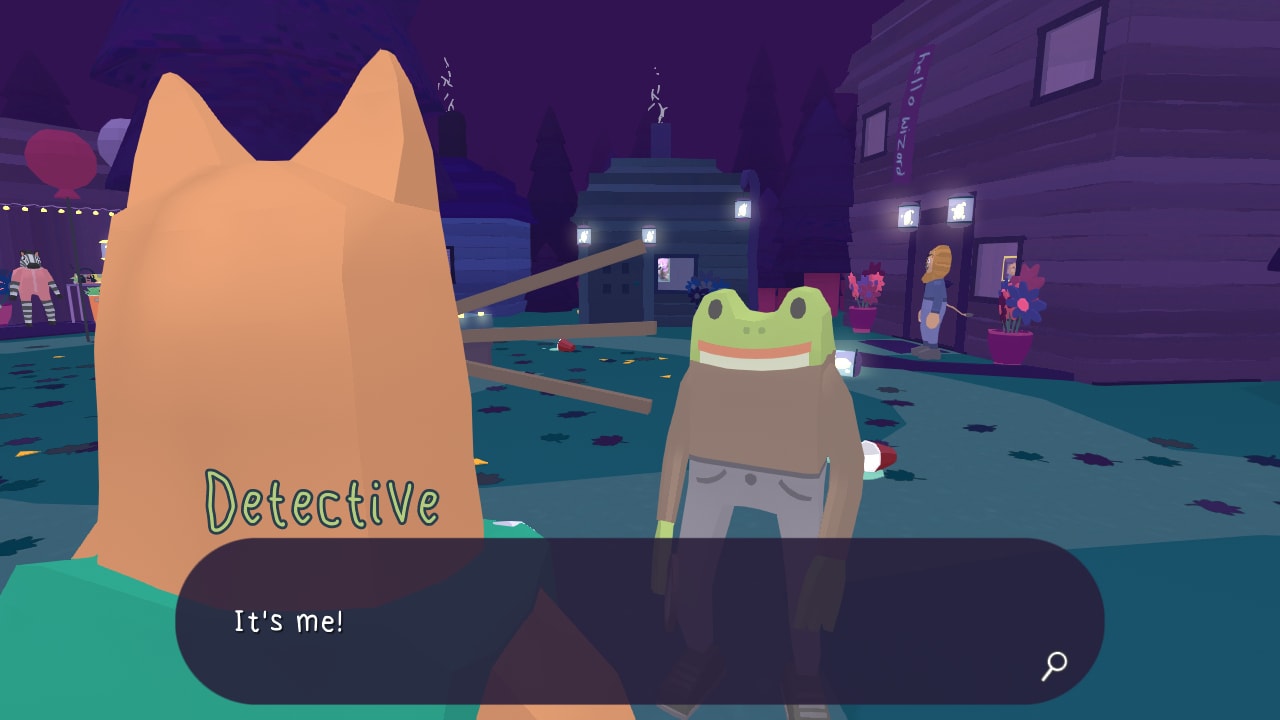The height and width of the screenshot is (720, 1280).
Task: Select the frog character's face
Action: click(755, 325)
